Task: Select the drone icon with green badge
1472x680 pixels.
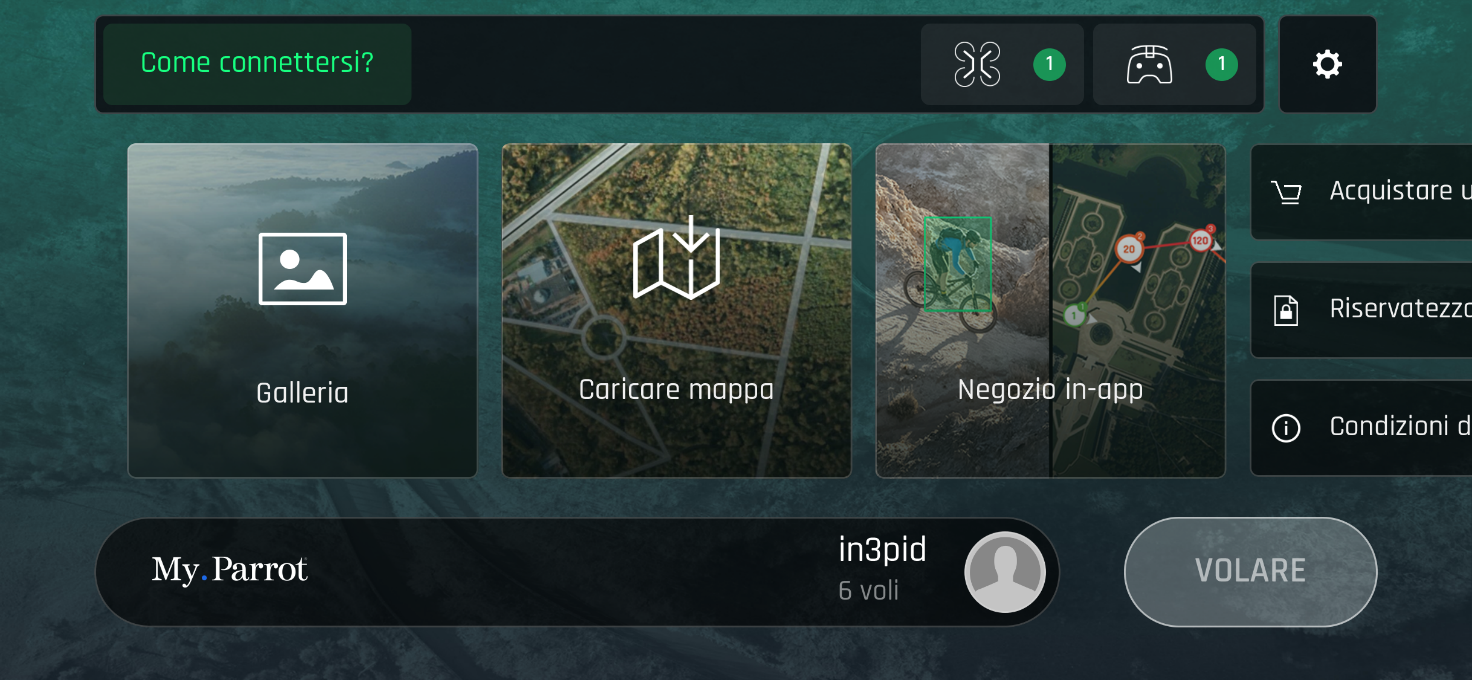Action: [1002, 65]
